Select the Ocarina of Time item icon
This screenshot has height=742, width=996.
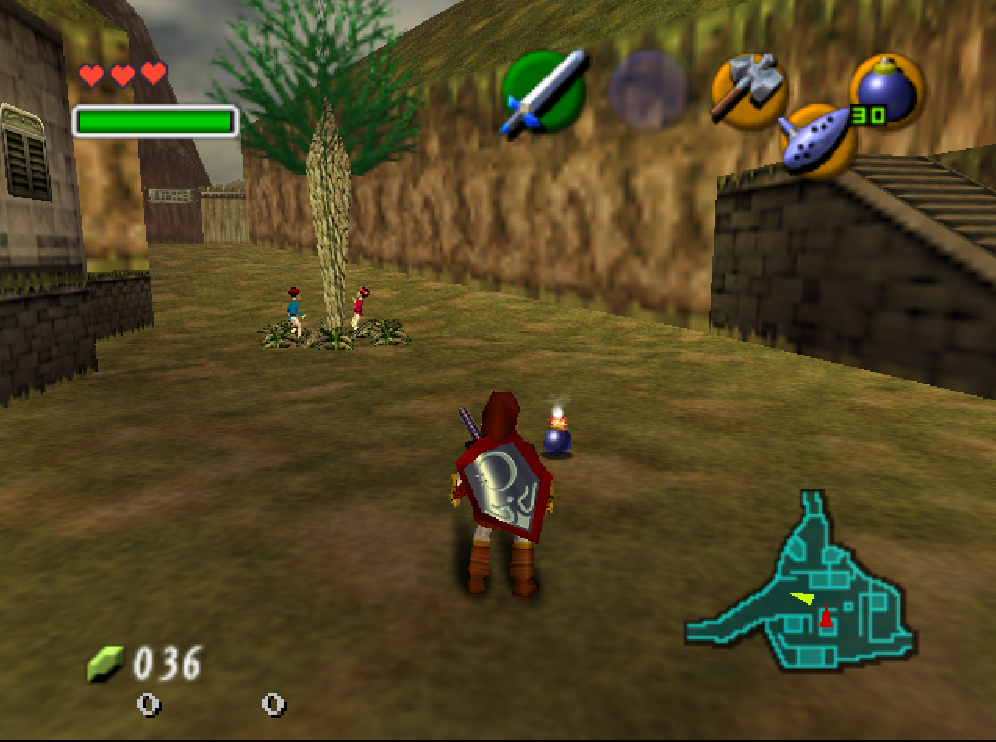(817, 140)
